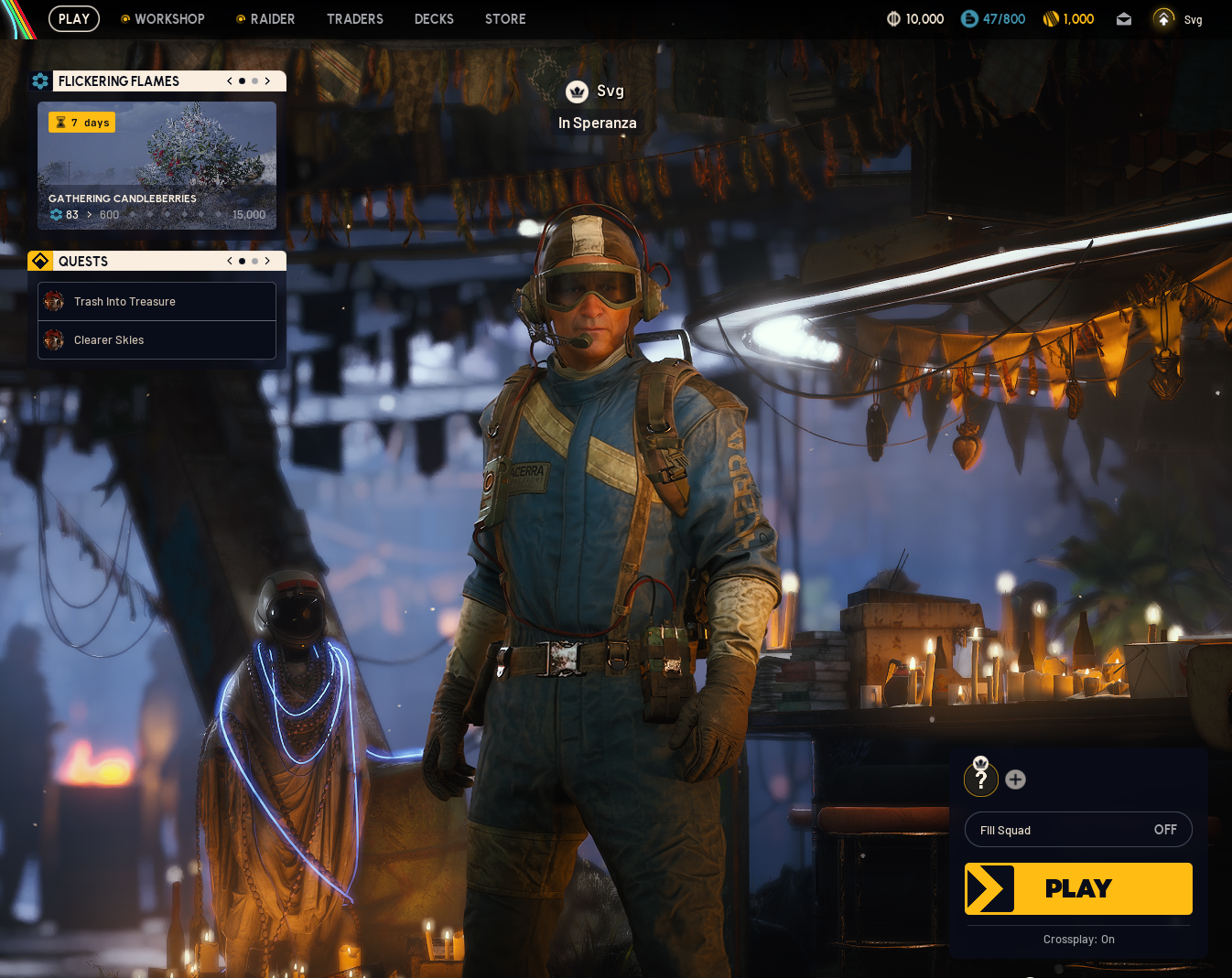Open the Store tab
The image size is (1232, 978).
pos(505,19)
